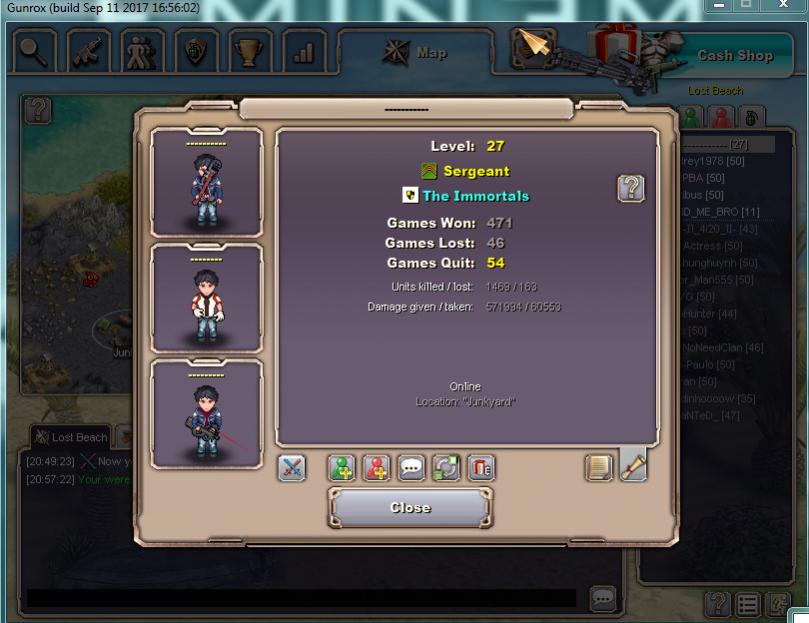Click the question mark help in profile

click(x=631, y=188)
